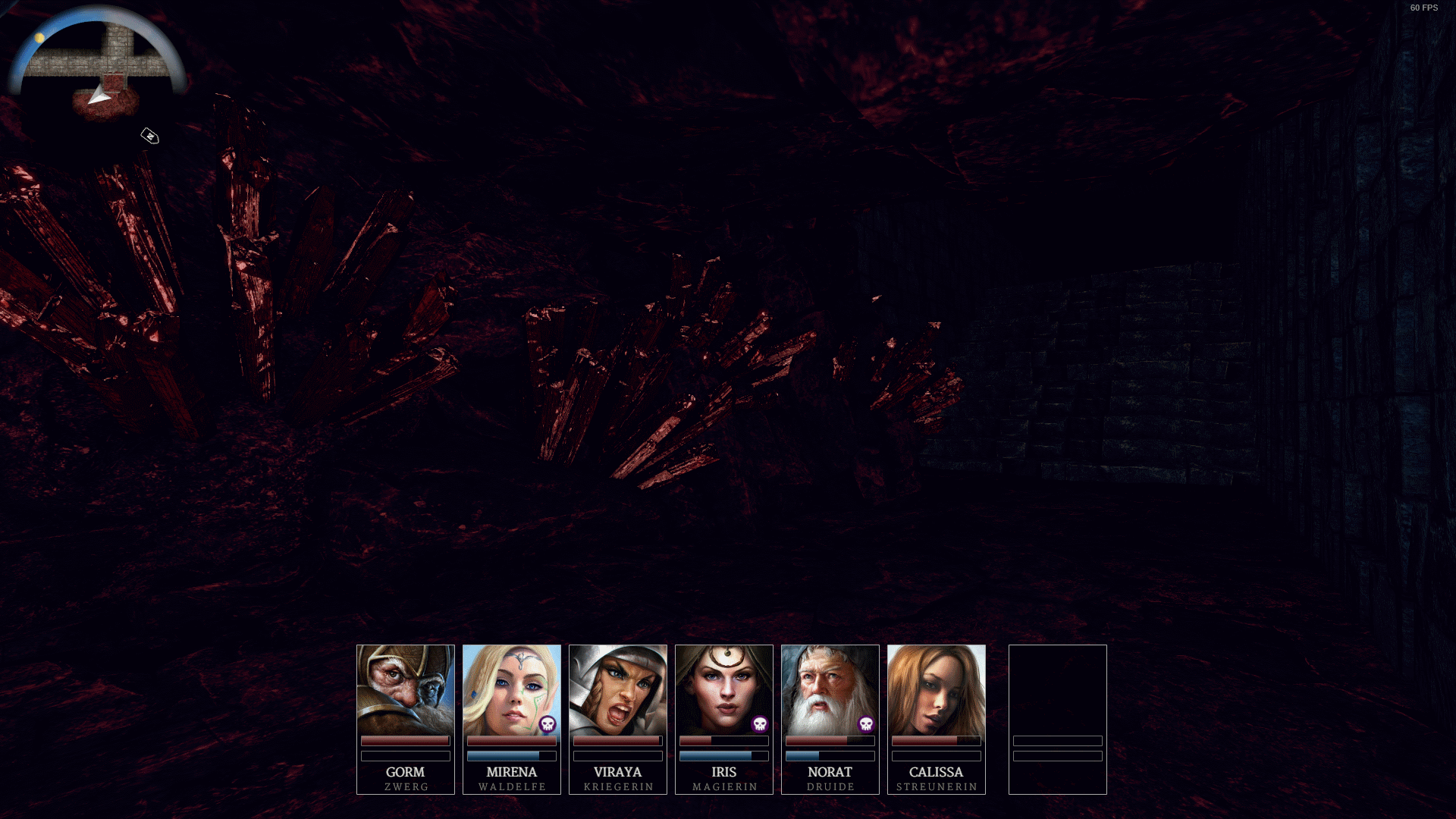Select Calissa the rogue's portrait
1456x819 pixels.
936,689
